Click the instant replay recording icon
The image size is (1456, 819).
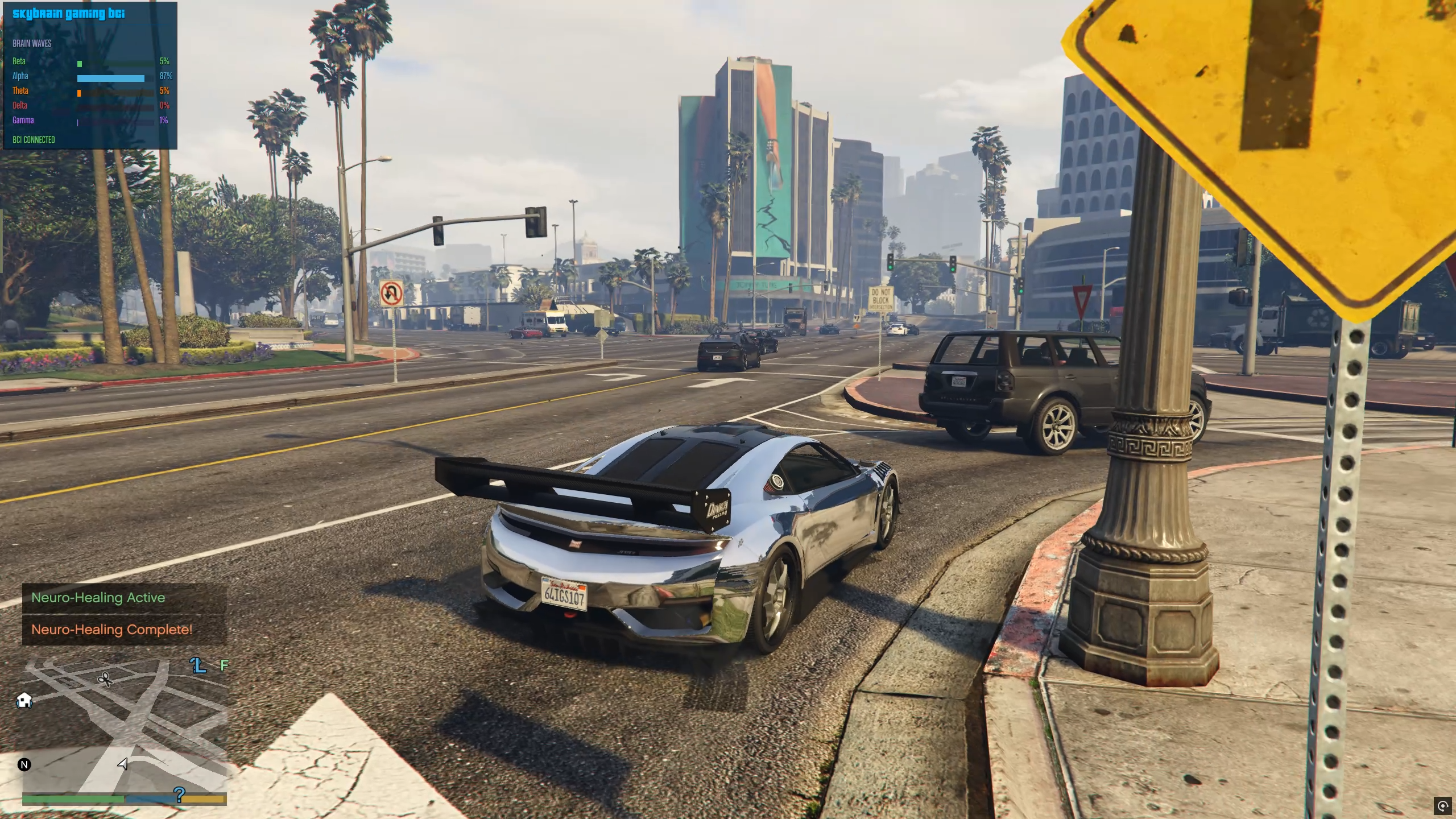1442,805
